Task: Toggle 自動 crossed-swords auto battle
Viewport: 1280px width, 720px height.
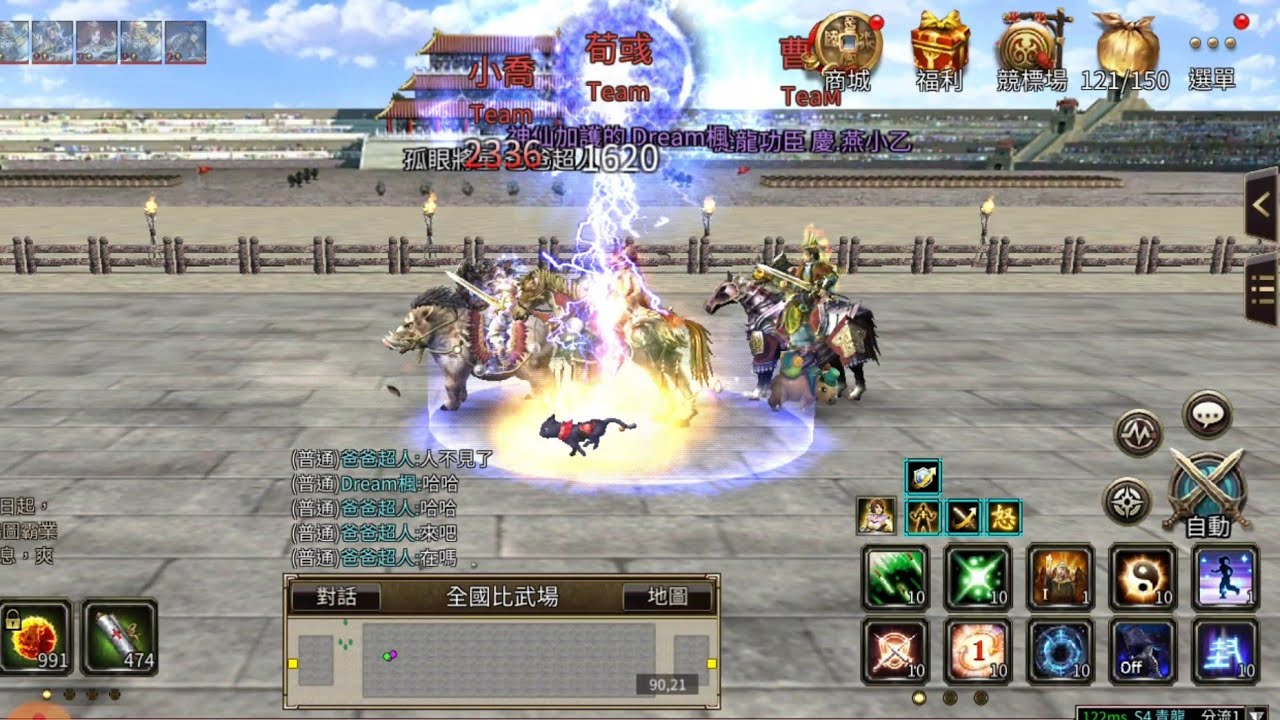Action: (1207, 490)
